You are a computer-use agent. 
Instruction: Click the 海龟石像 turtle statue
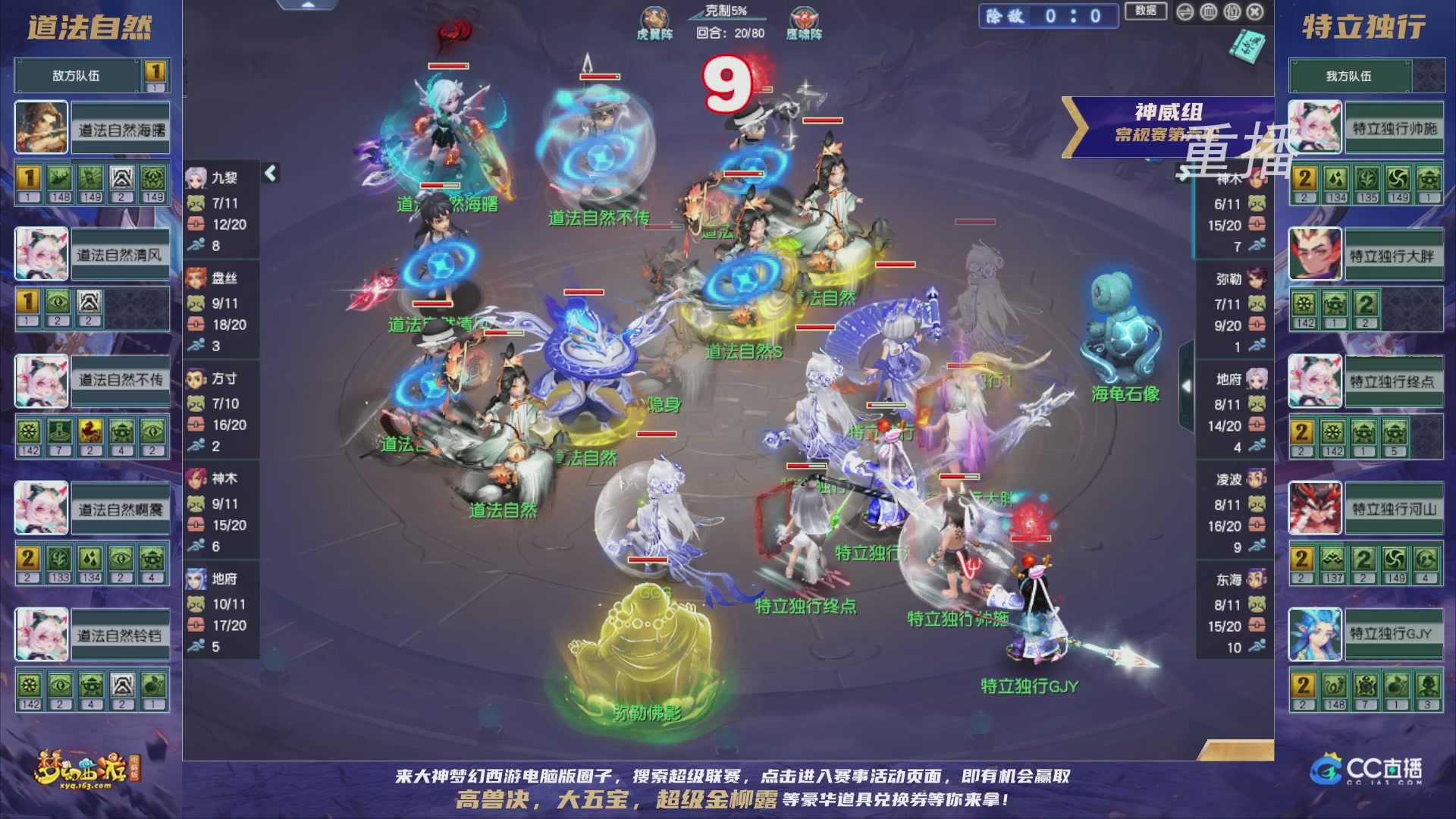click(x=1122, y=326)
